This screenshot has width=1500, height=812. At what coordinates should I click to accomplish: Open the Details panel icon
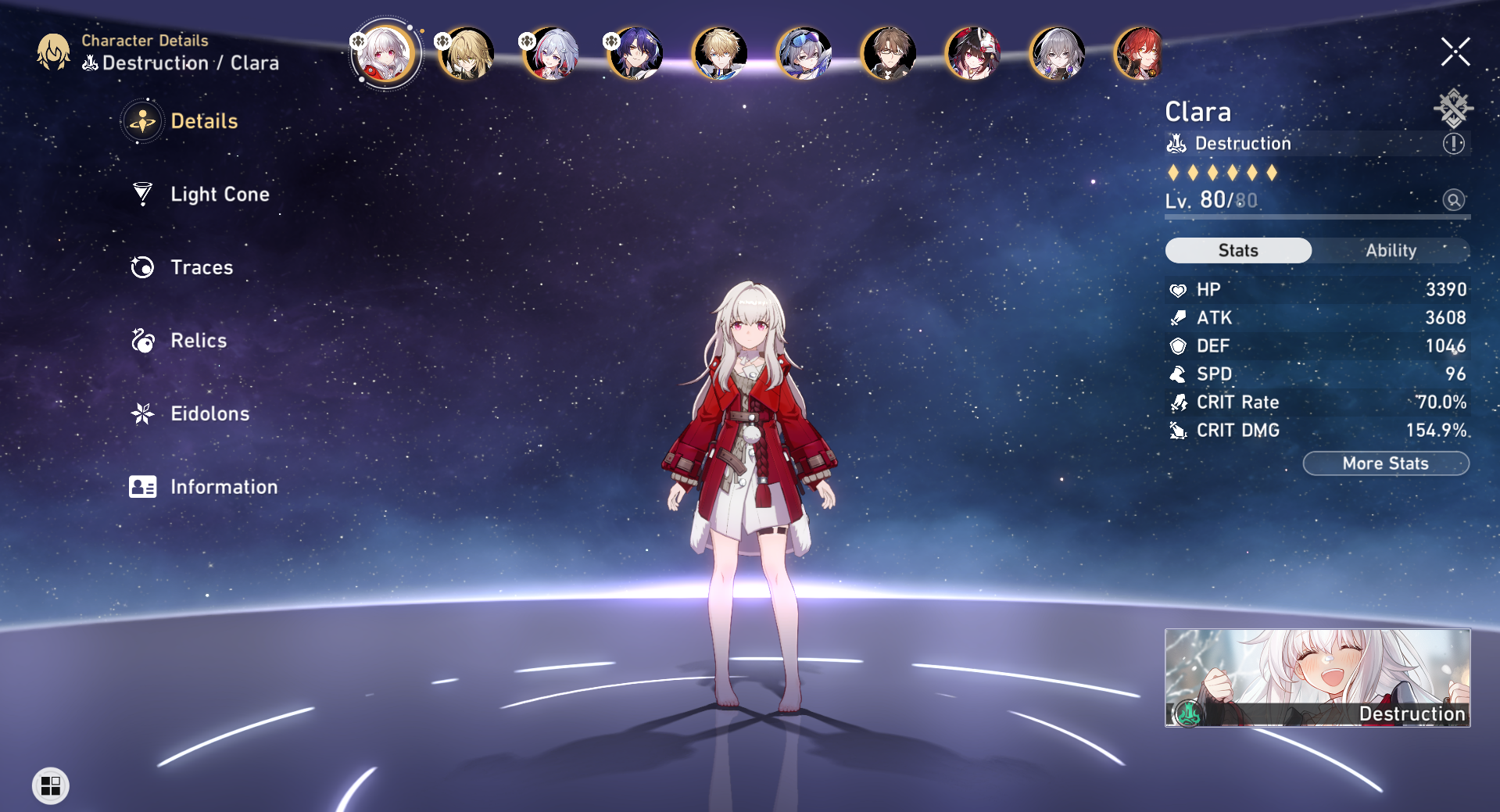click(141, 121)
